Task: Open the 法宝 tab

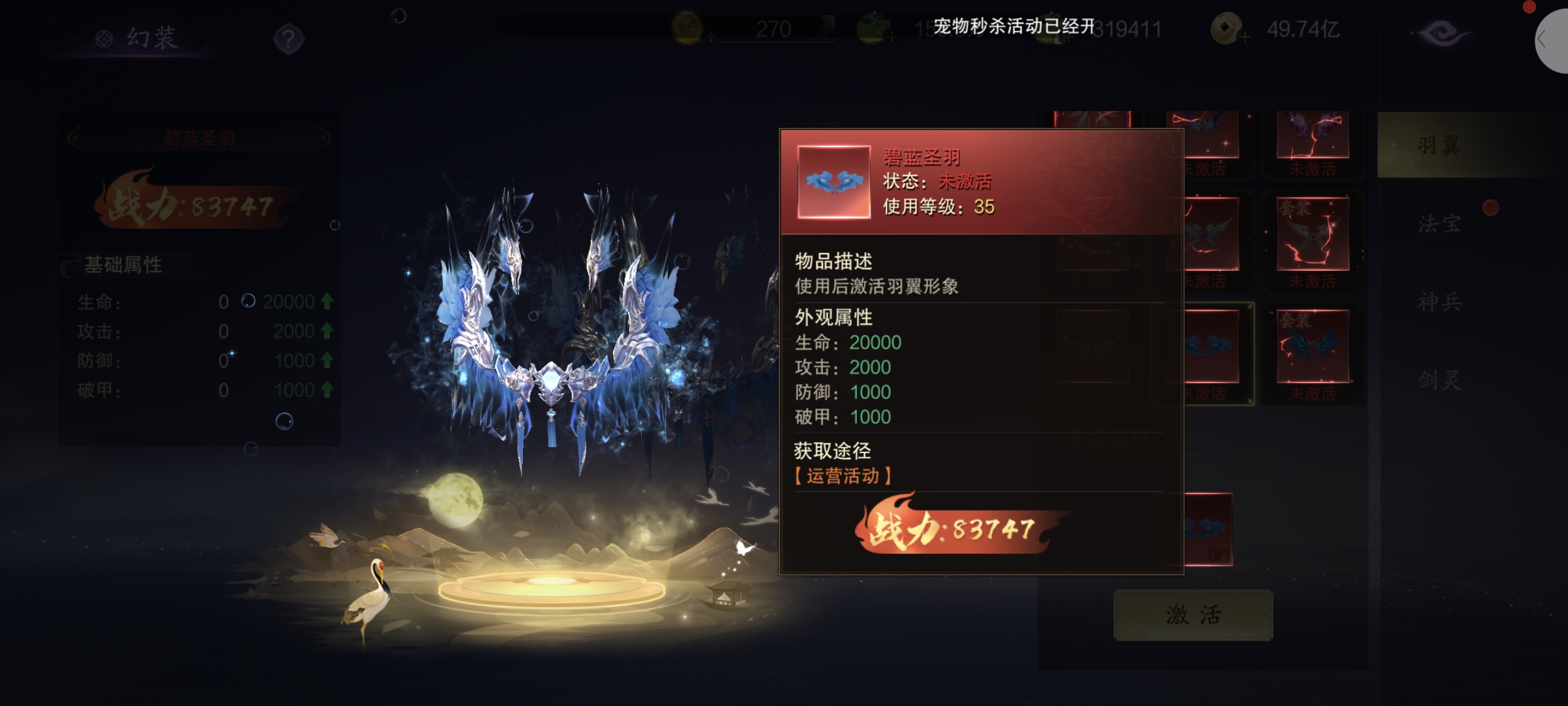Action: coord(1439,224)
